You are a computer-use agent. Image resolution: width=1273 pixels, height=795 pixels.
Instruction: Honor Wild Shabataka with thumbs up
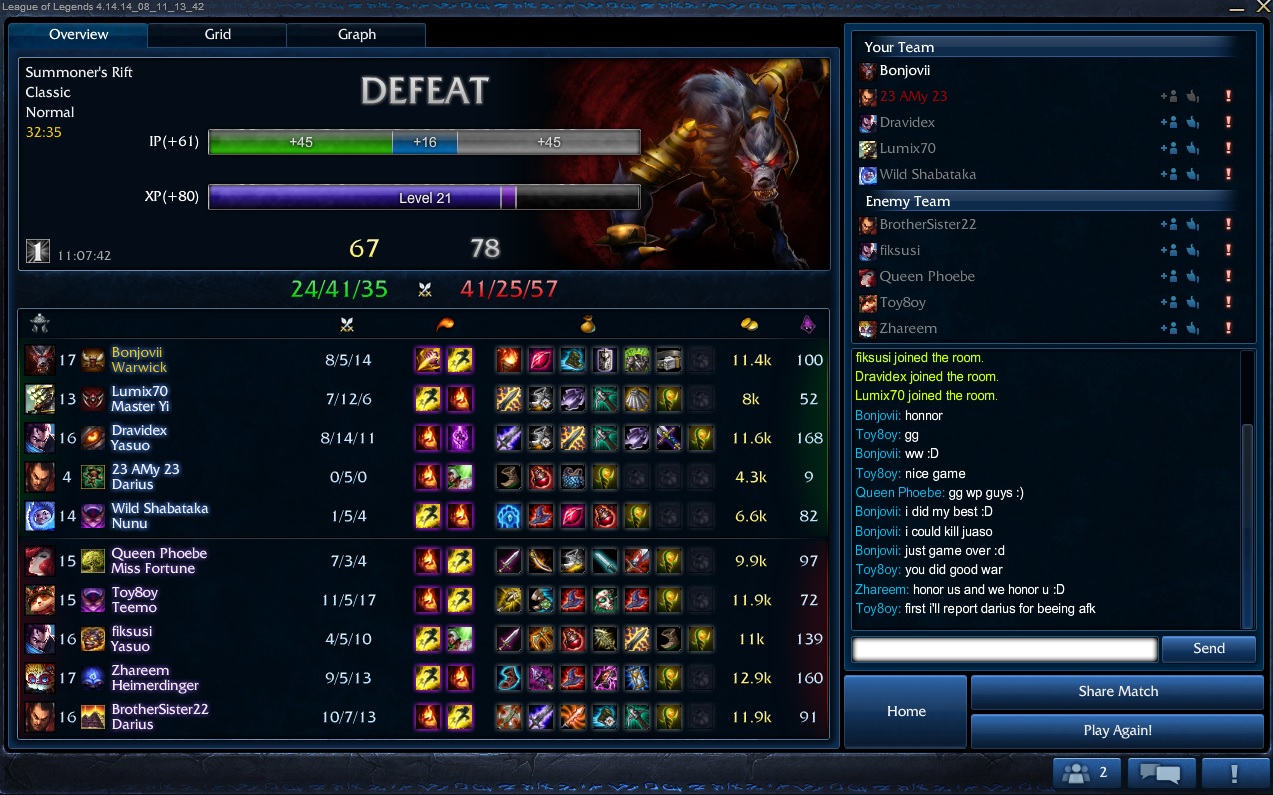pos(1193,175)
